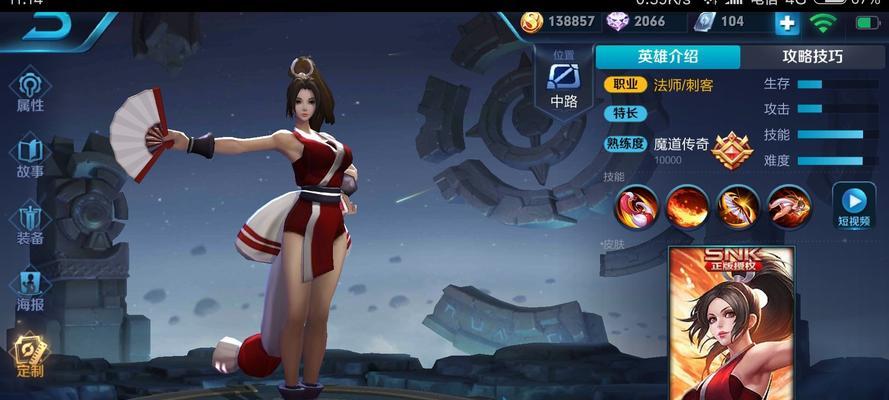
Task: Select the flying dive attack skill icon
Action: [x=789, y=206]
